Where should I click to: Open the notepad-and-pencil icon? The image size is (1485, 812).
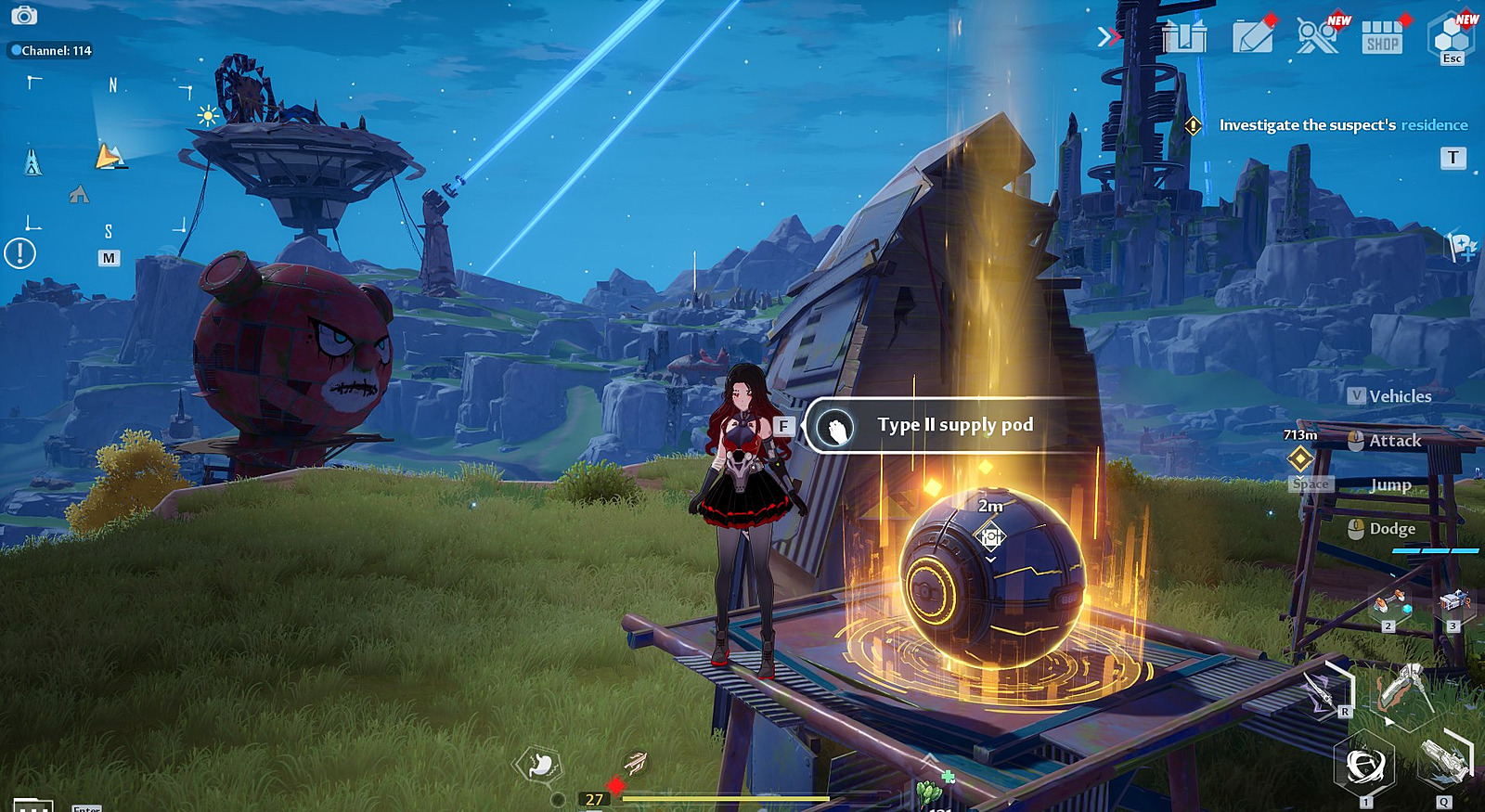[1252, 37]
